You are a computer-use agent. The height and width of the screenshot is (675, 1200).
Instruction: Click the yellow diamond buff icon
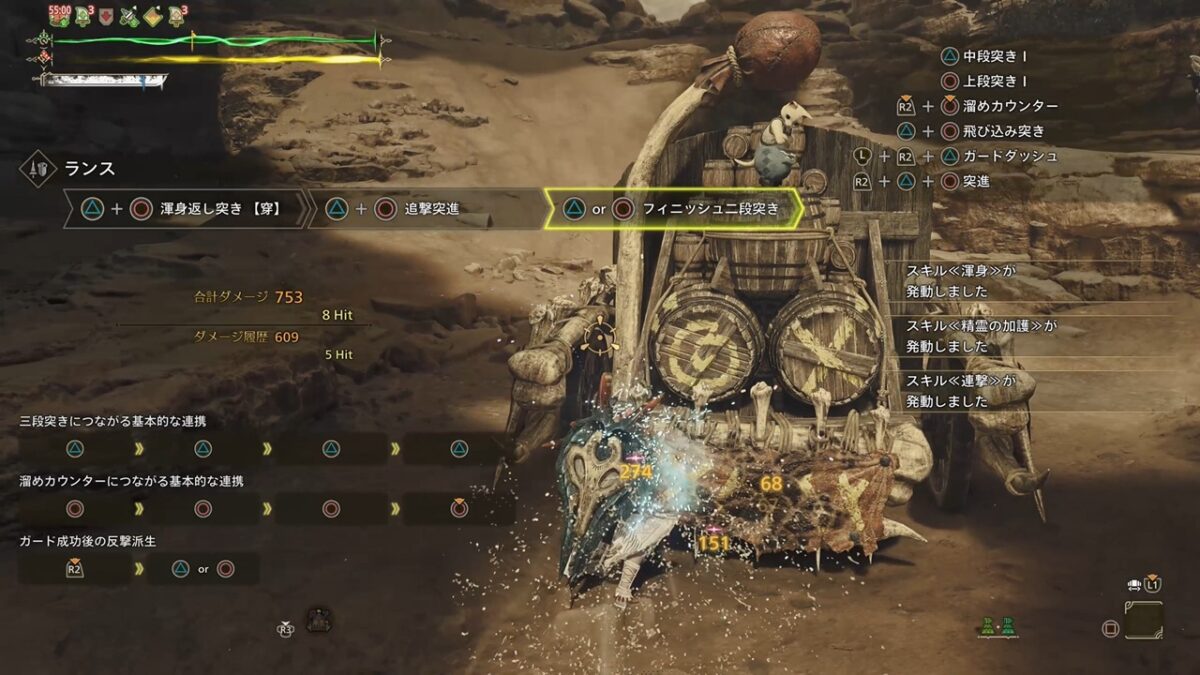click(x=152, y=16)
